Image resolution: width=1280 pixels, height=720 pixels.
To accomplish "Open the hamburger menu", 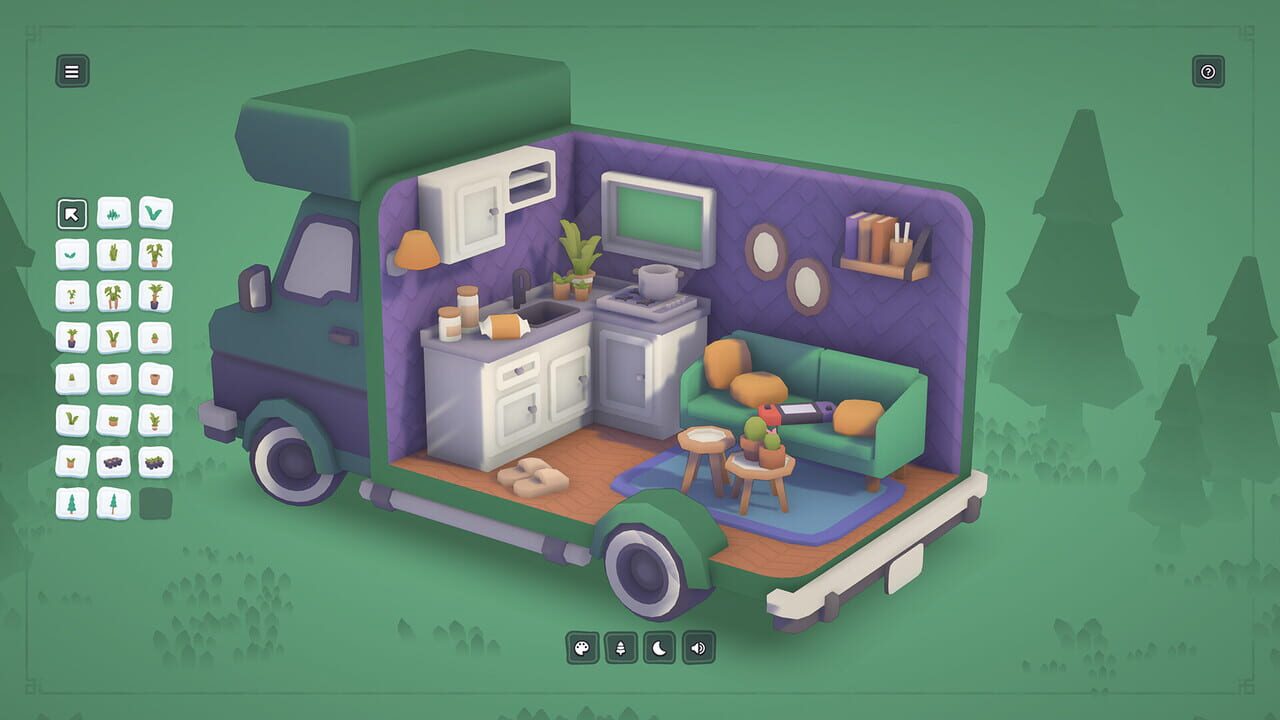I will [x=70, y=70].
